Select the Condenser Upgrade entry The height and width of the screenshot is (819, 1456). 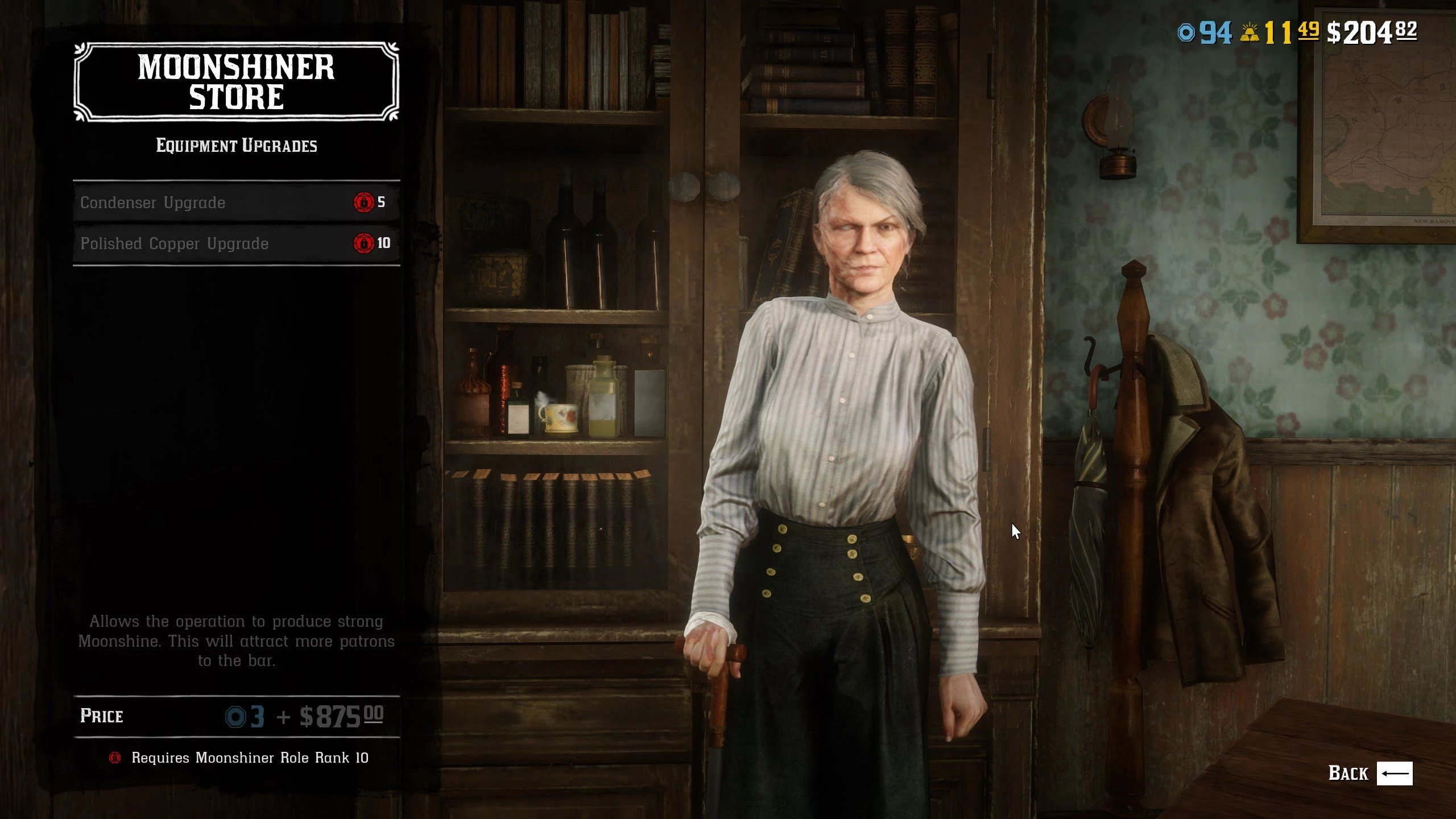pos(235,202)
